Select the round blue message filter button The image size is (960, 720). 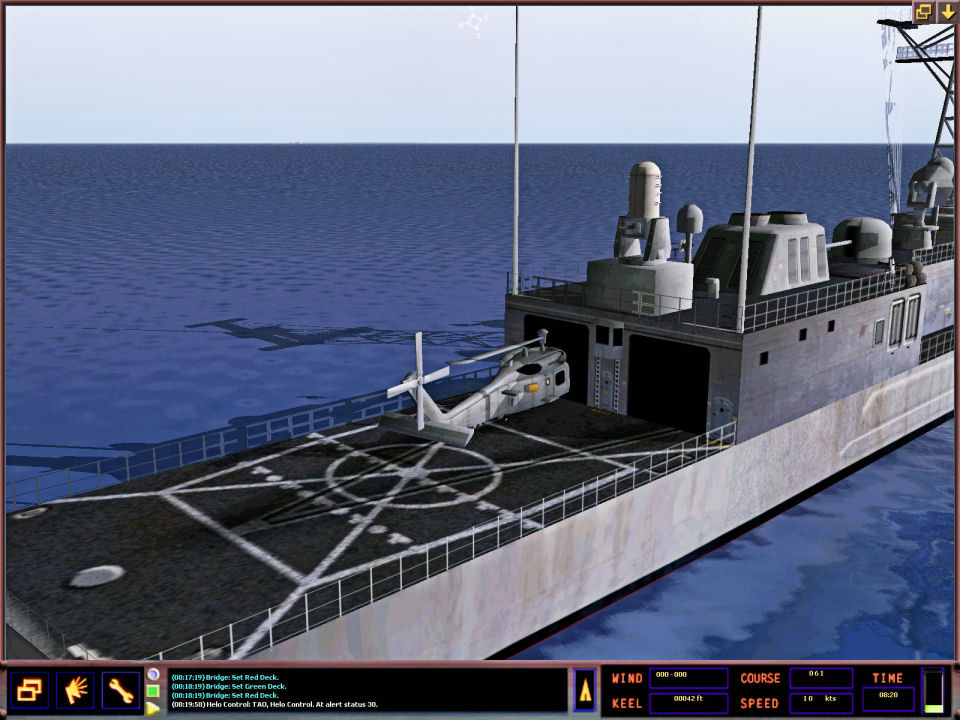(153, 675)
